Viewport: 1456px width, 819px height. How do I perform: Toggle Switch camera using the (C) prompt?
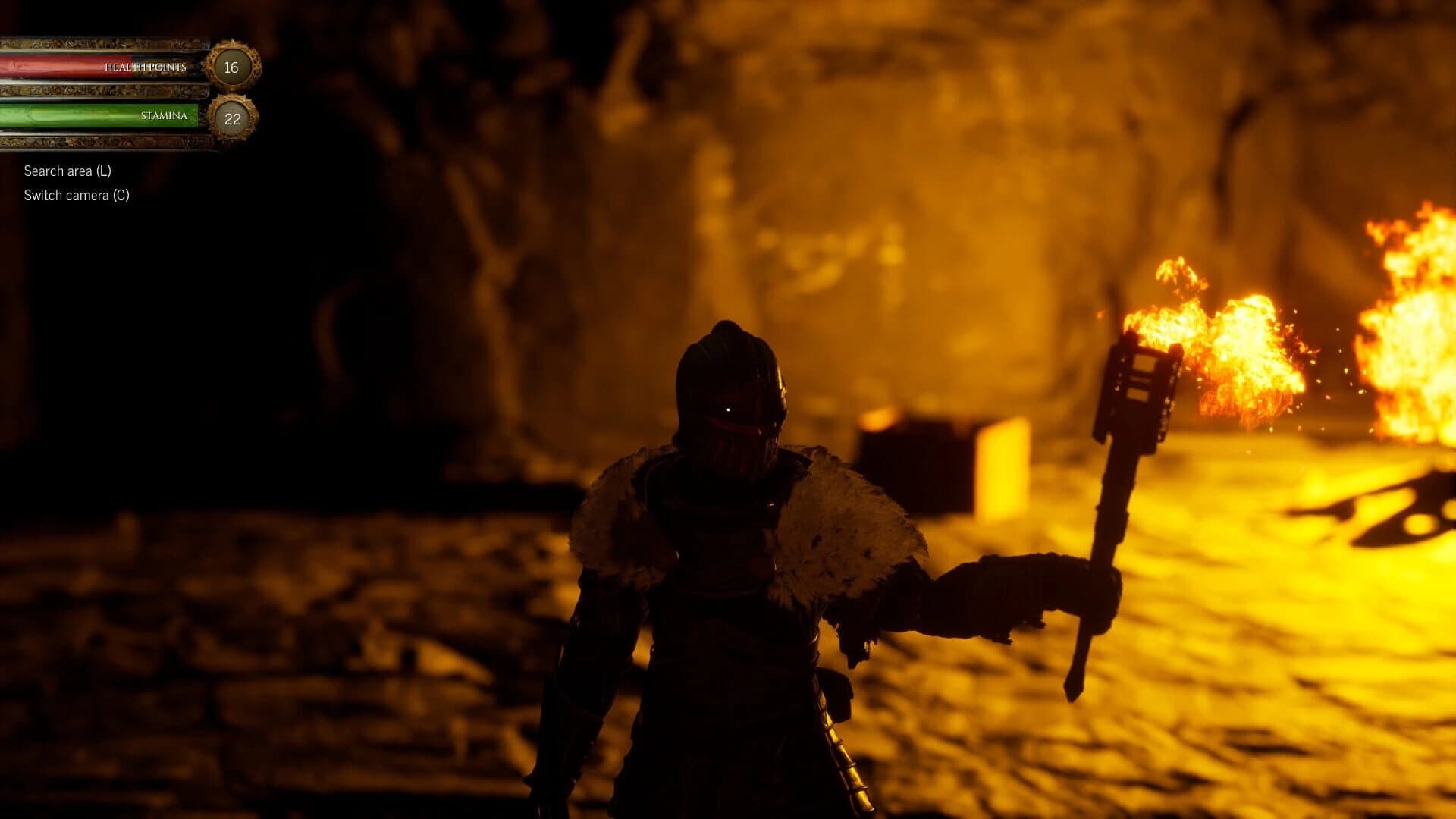(76, 195)
